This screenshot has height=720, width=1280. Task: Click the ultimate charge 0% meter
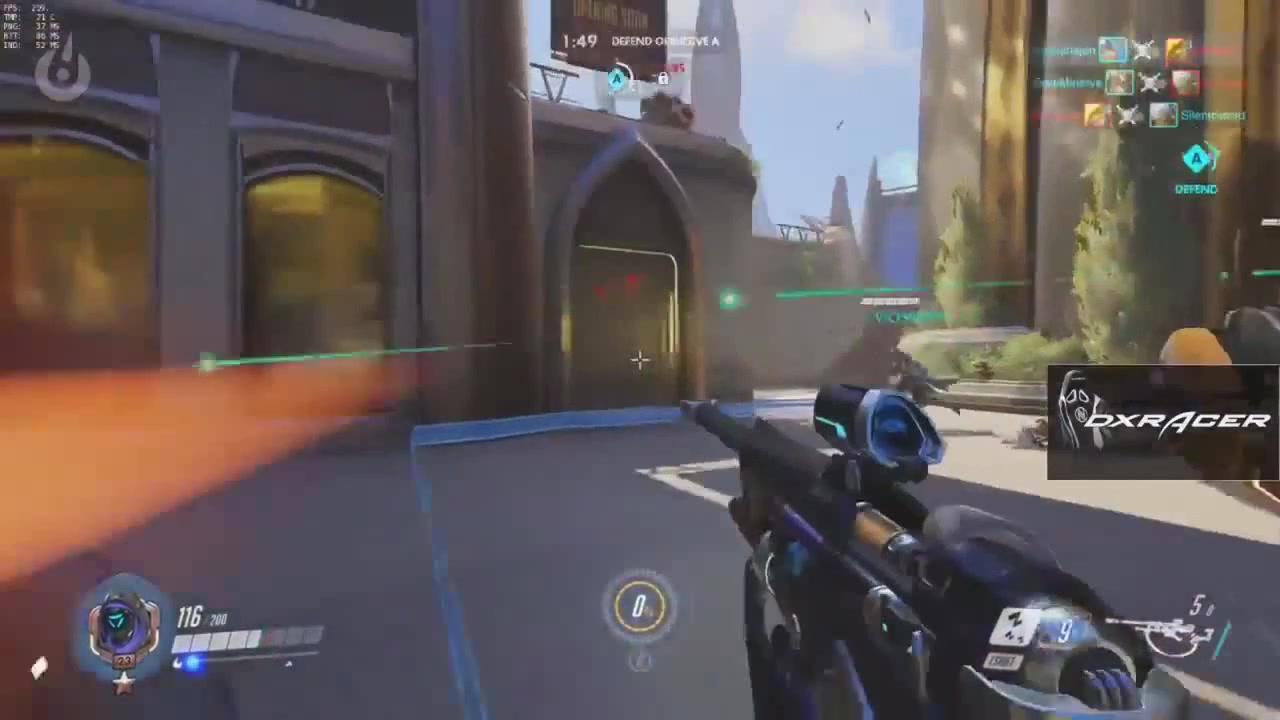point(640,605)
